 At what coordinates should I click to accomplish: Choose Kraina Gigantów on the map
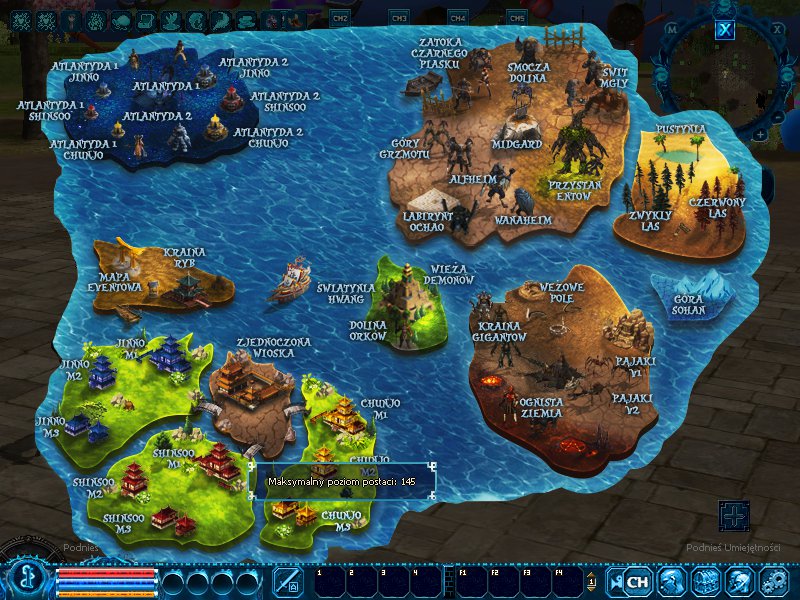500,331
